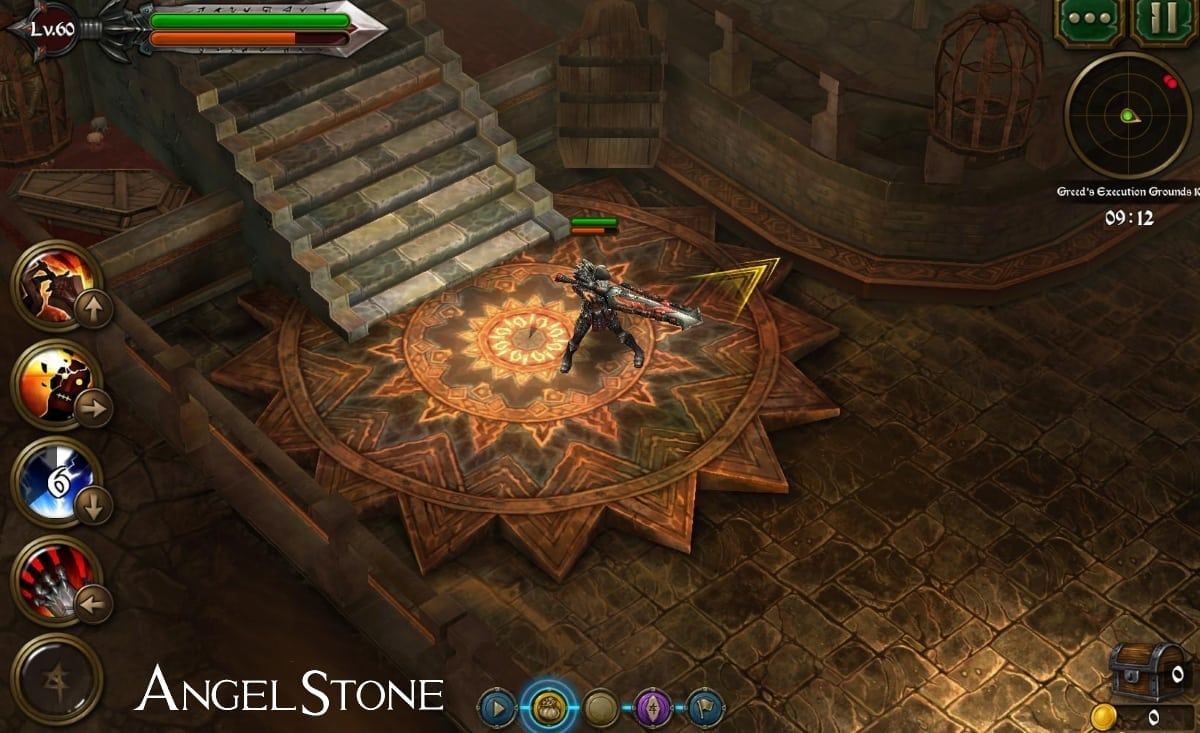Click the blue play arrow button
This screenshot has height=733, width=1200.
pyautogui.click(x=497, y=709)
